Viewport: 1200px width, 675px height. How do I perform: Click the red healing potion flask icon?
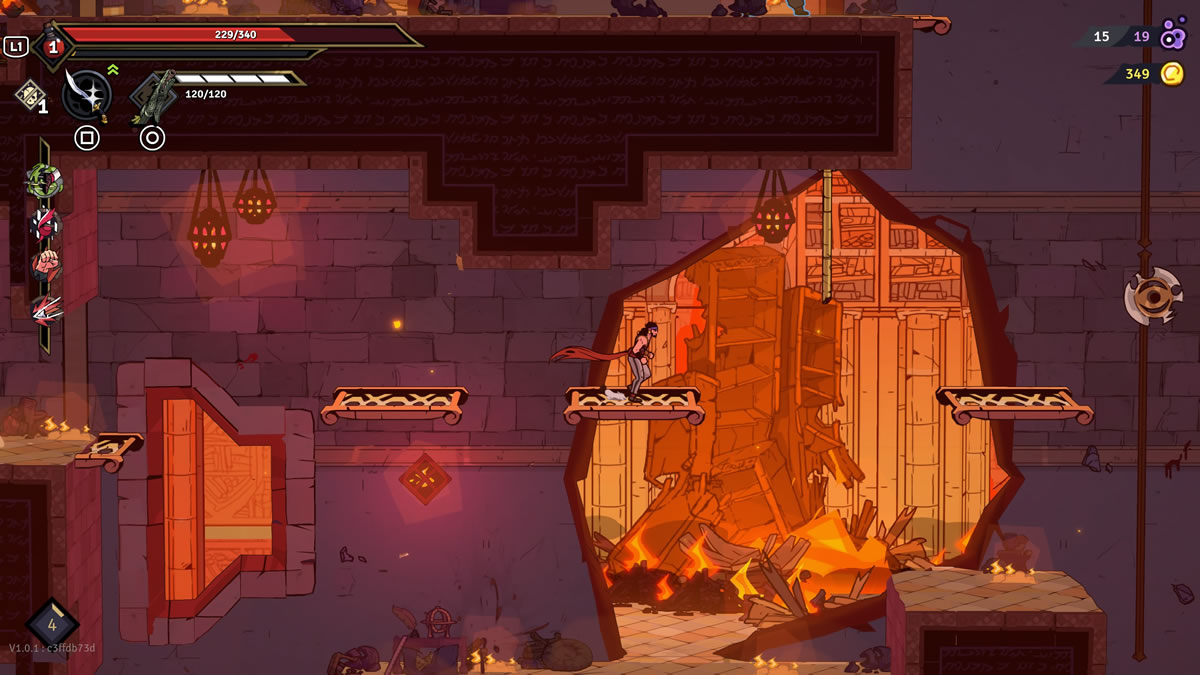52,46
